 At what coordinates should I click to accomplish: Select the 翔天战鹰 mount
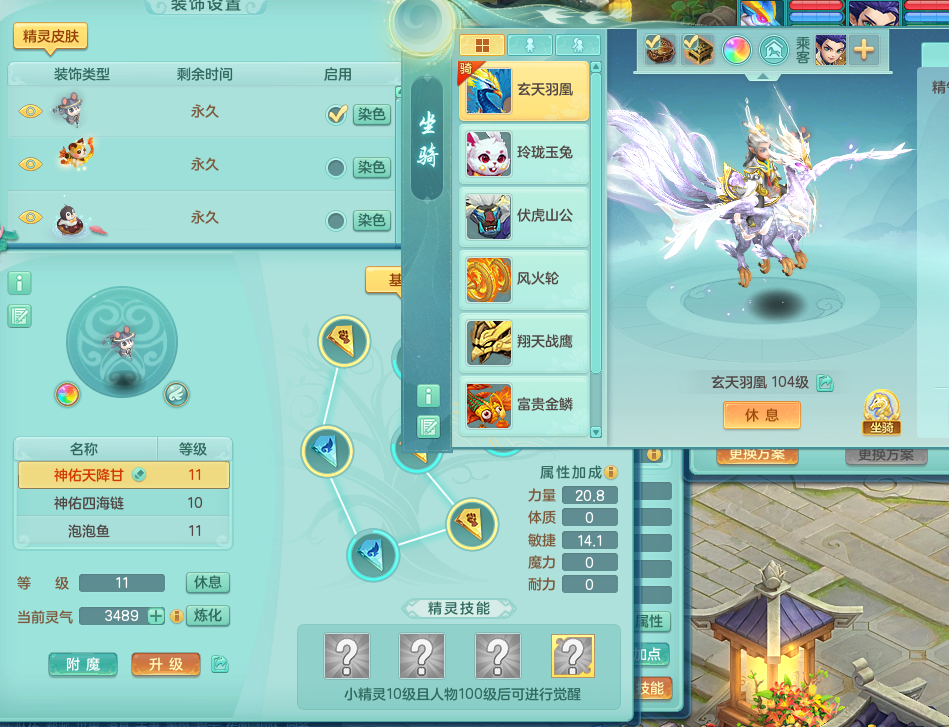coord(524,342)
